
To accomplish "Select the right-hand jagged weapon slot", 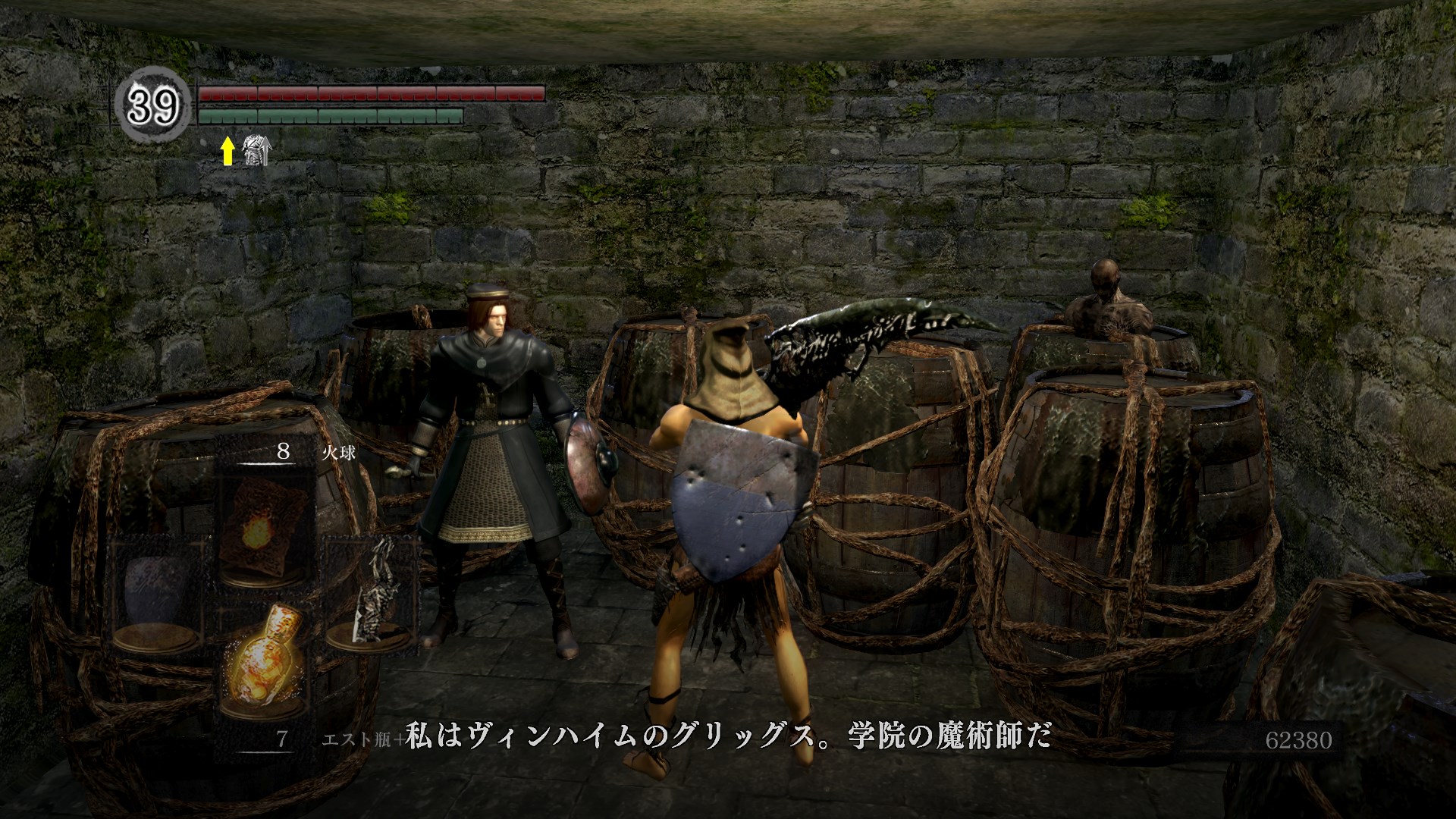I will [373, 591].
